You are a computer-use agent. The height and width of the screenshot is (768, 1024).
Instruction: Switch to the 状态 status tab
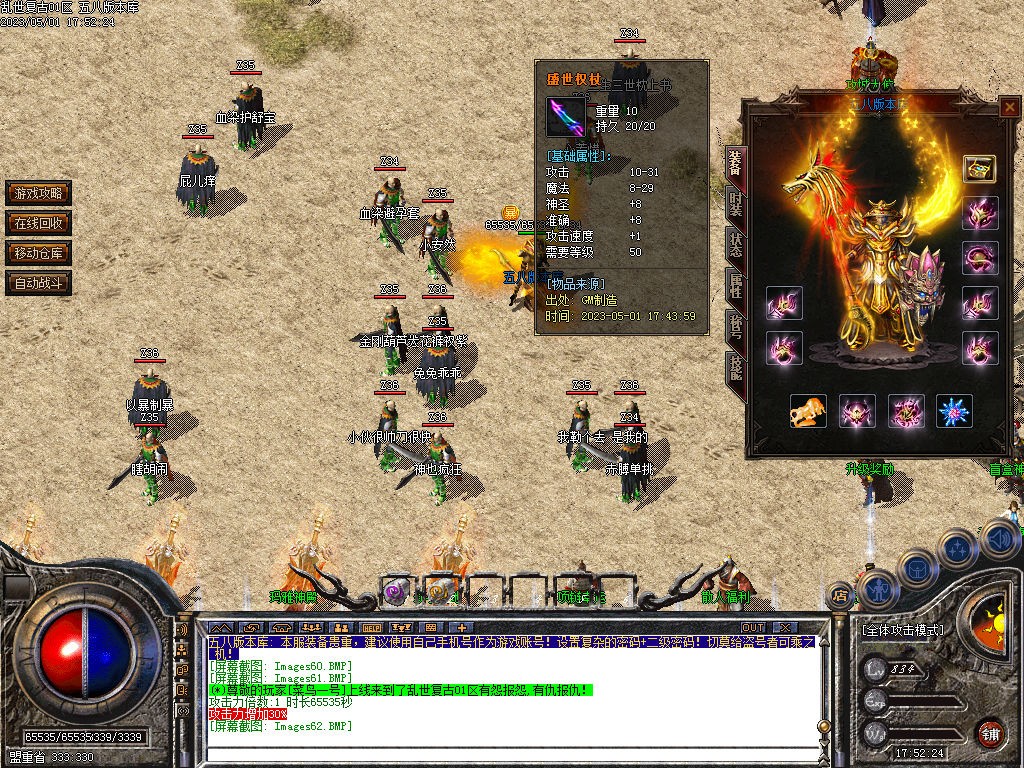[x=735, y=247]
